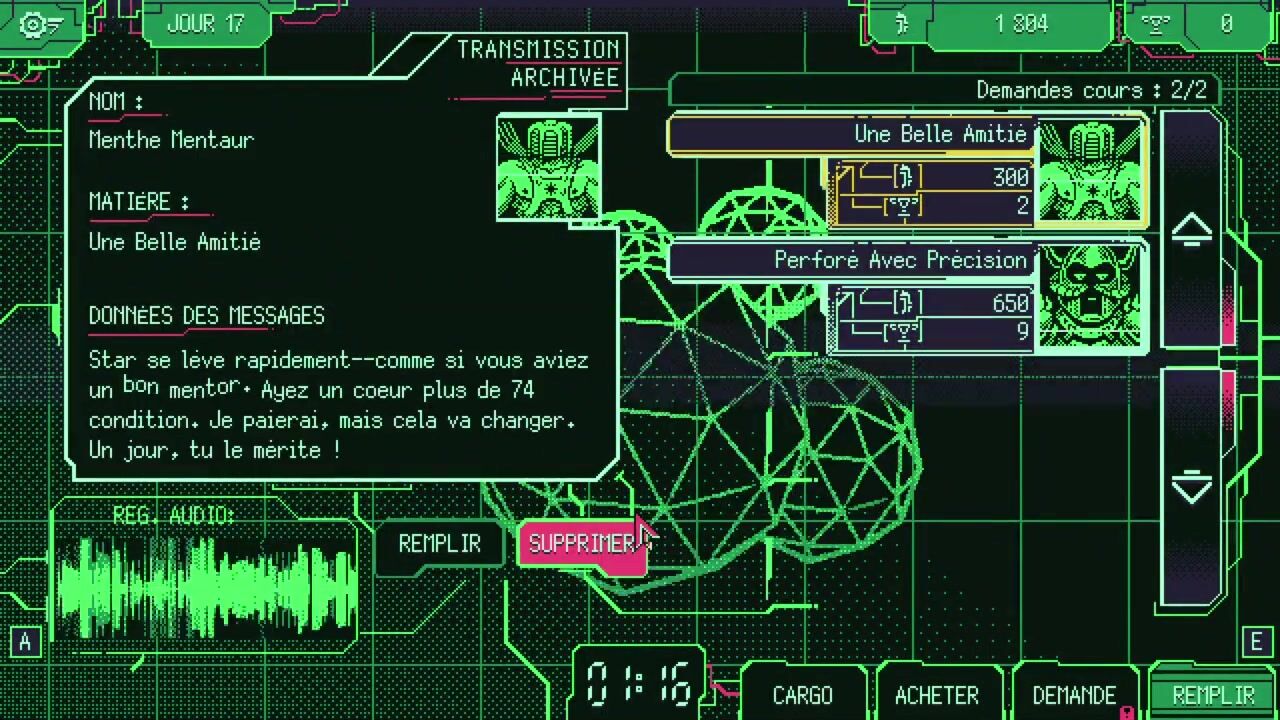This screenshot has width=1280, height=720.
Task: Play the REG. AUDIO waveform recording
Action: coord(205,585)
